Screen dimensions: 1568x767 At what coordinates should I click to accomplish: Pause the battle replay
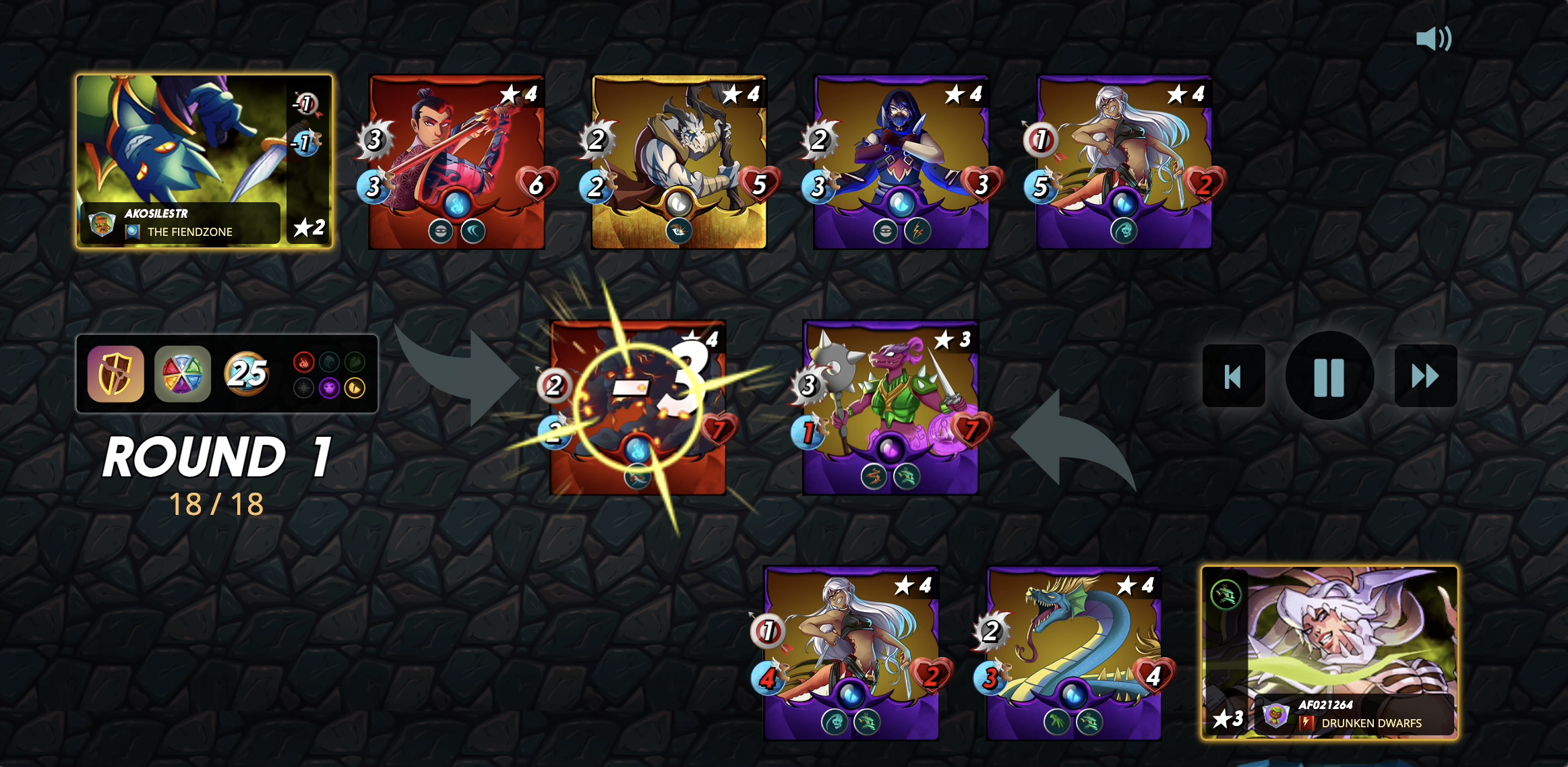point(1329,375)
